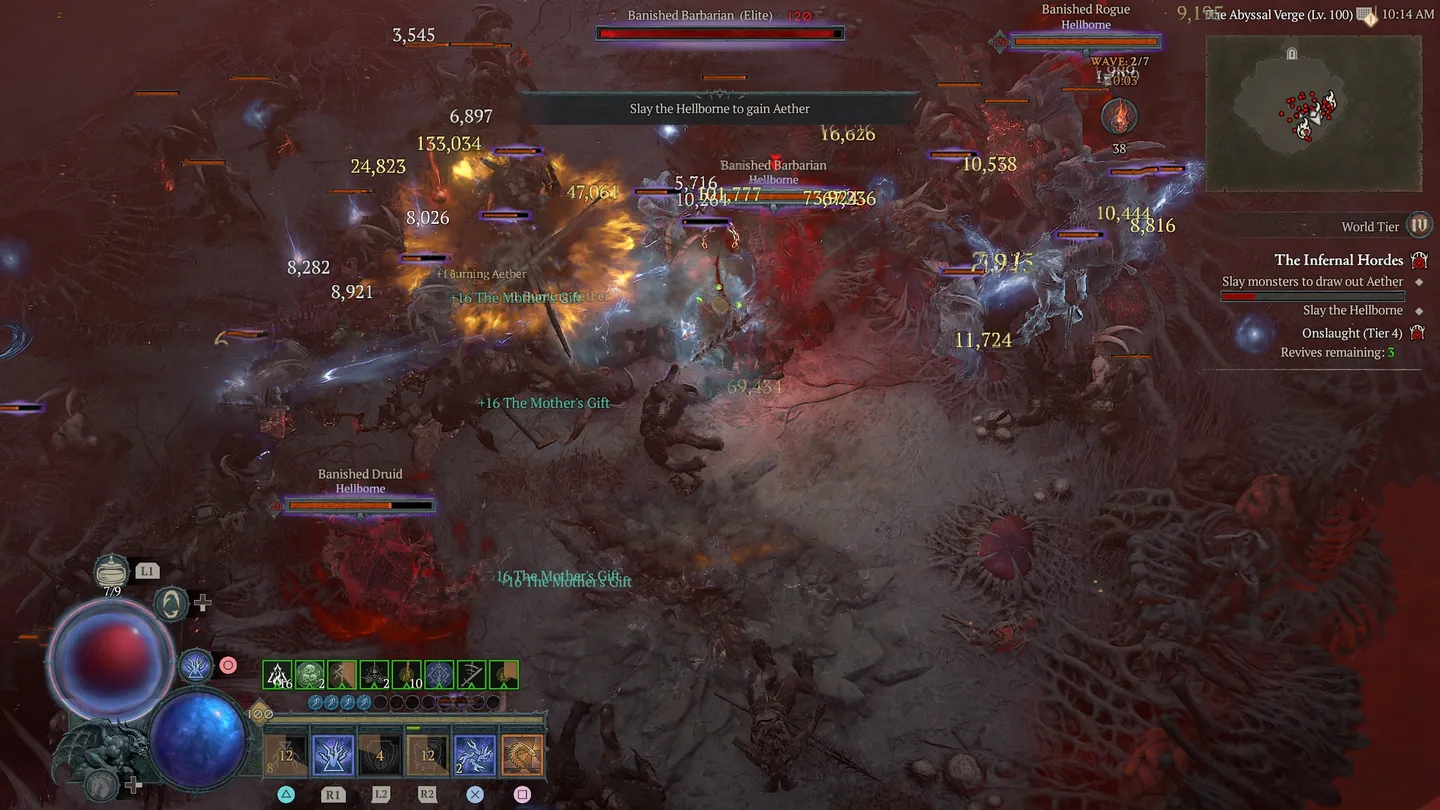The width and height of the screenshot is (1440, 810).
Task: Activate the evade ability icon near the health orb
Action: pyautogui.click(x=170, y=606)
